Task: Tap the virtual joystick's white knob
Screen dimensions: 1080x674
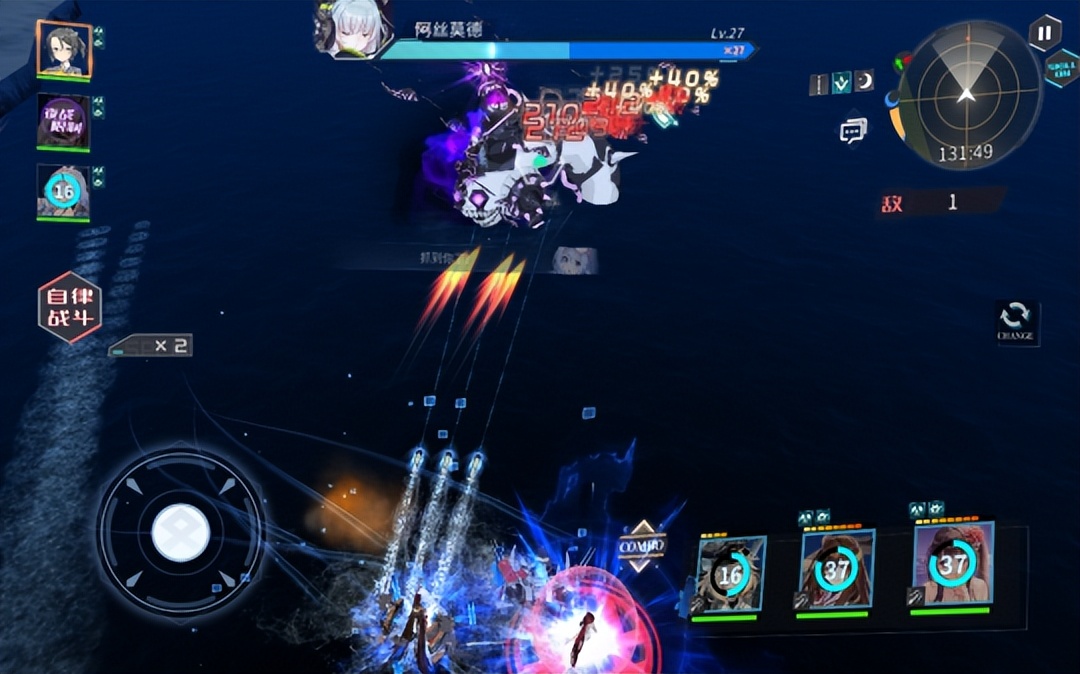Action: [181, 531]
